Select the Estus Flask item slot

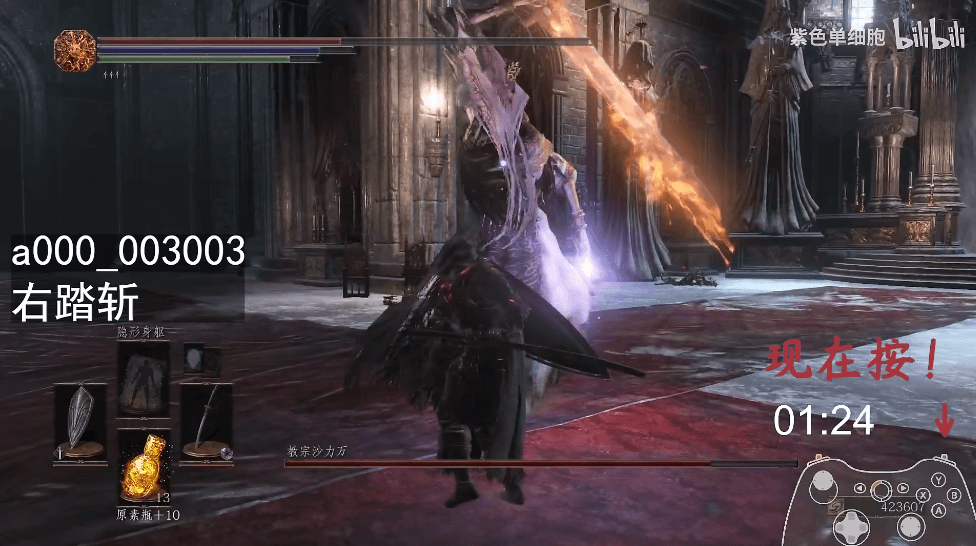tap(143, 466)
